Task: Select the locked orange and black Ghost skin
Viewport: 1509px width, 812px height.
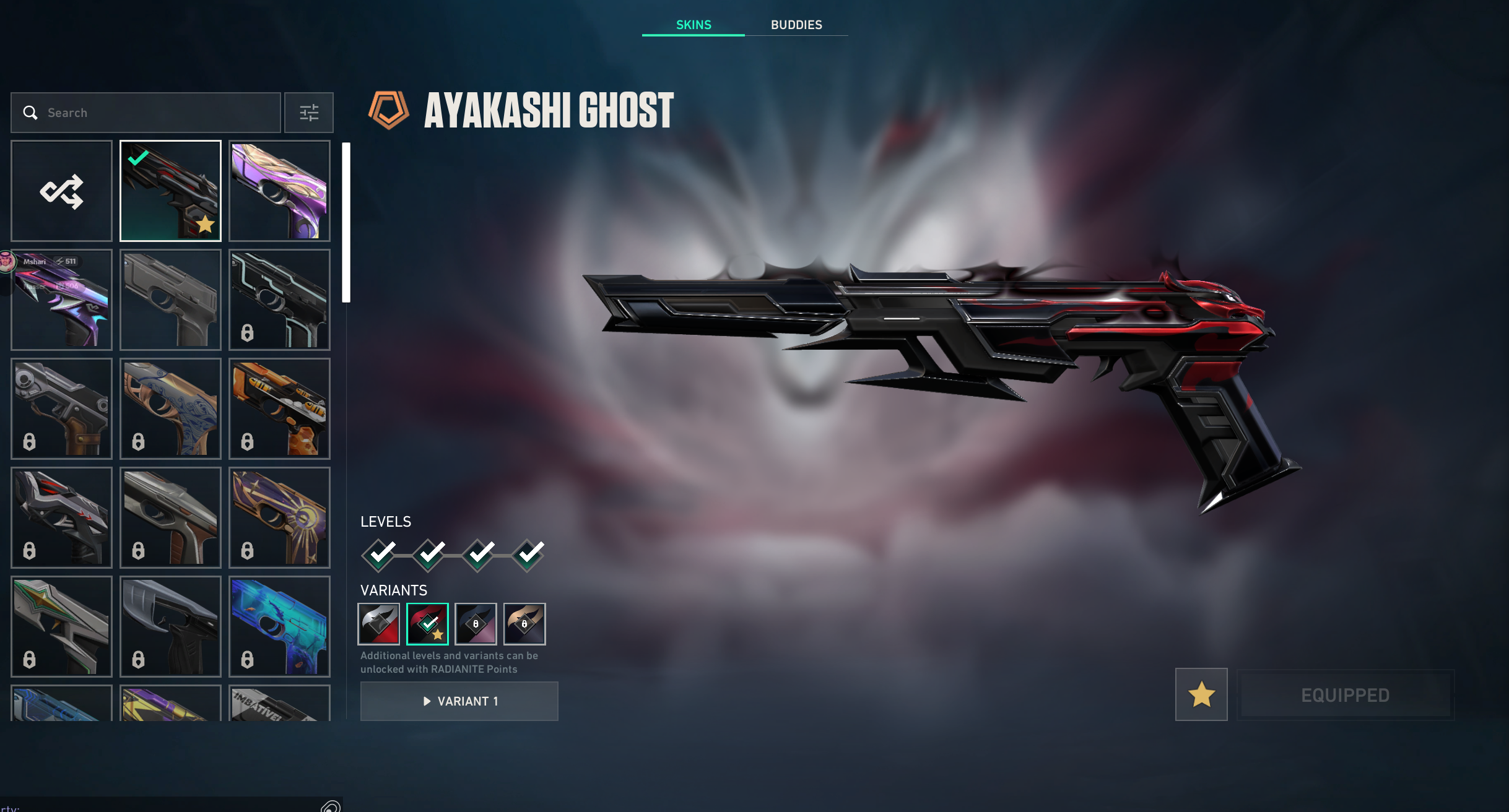Action: [x=279, y=408]
